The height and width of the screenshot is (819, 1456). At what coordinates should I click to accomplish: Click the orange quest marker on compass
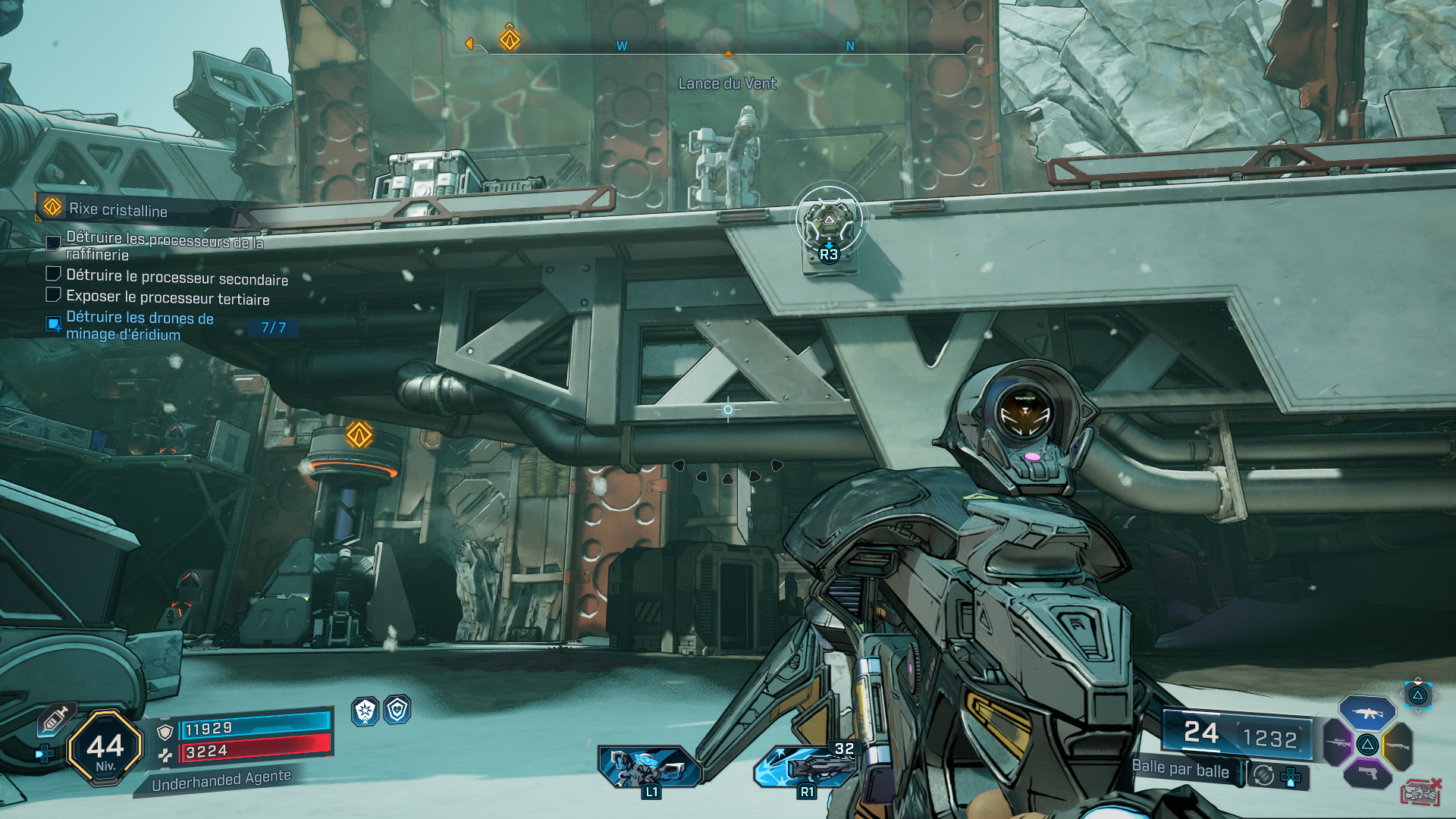coord(510,39)
